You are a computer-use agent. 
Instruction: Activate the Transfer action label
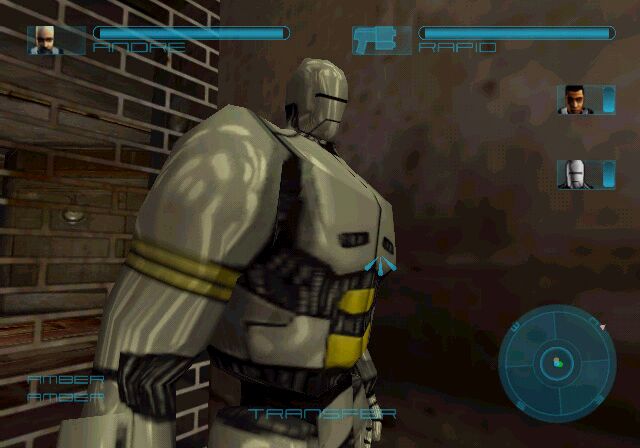(322, 413)
